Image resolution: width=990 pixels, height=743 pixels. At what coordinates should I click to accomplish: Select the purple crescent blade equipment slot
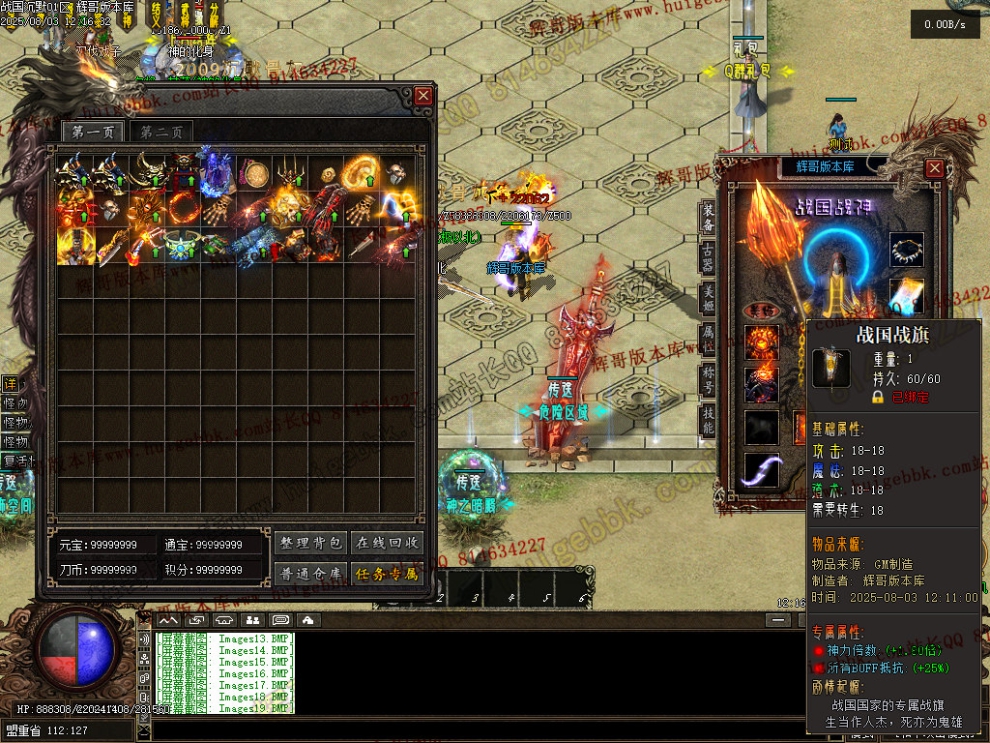coord(762,470)
